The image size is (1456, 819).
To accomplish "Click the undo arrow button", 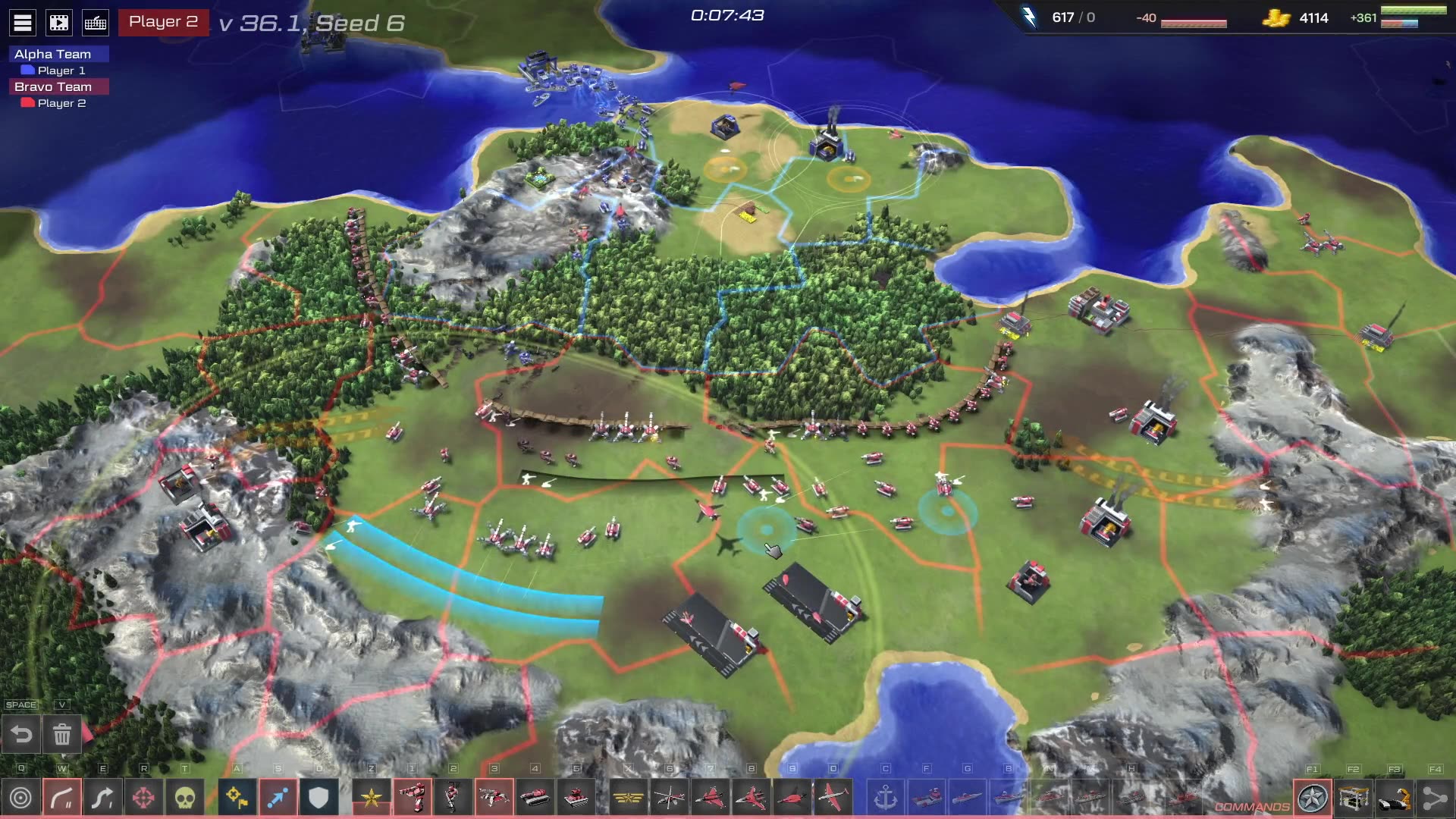I will [x=21, y=734].
